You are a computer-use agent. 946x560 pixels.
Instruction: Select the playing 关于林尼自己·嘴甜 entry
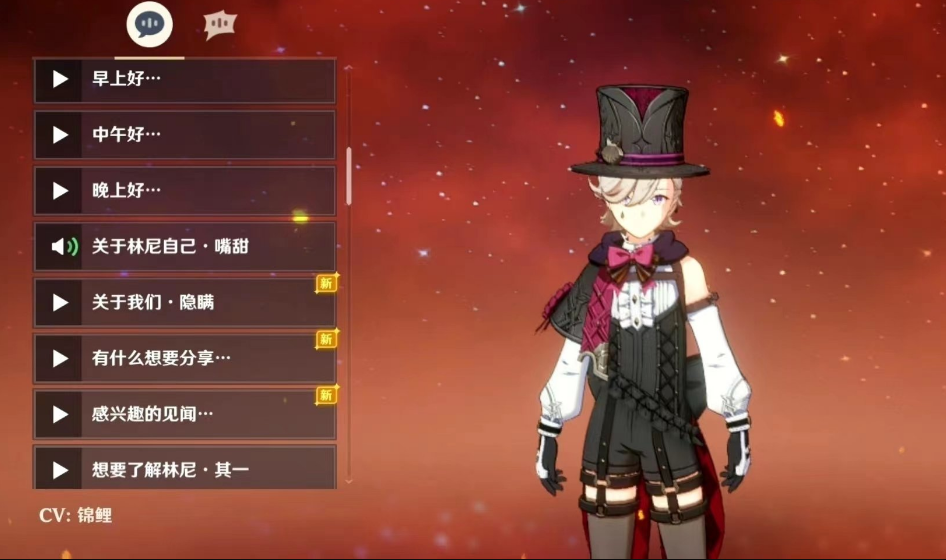pos(185,246)
